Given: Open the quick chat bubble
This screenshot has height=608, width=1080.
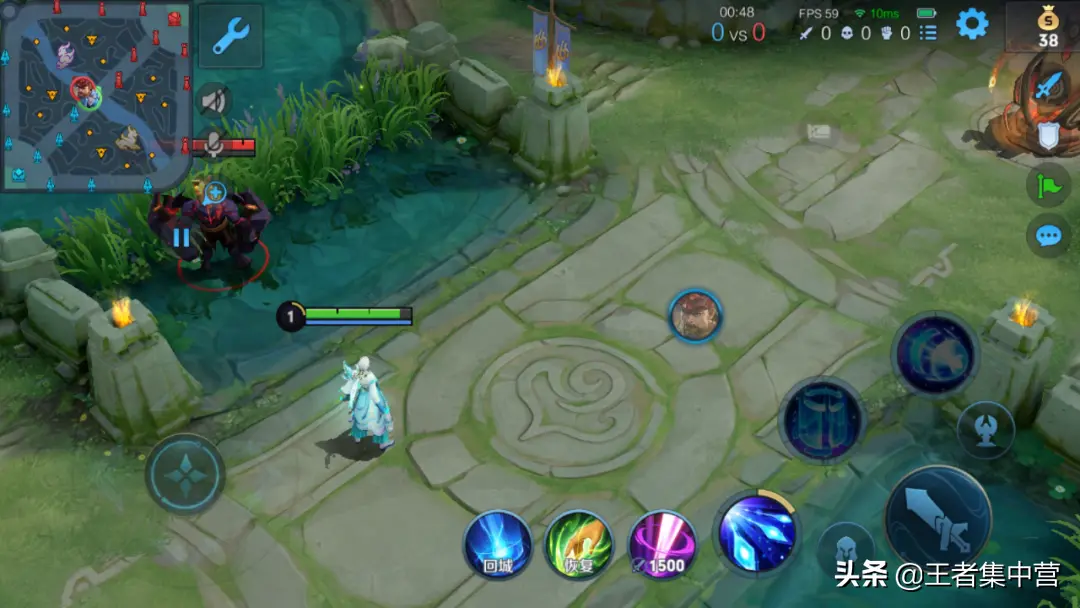Looking at the screenshot, I should click(x=1048, y=236).
